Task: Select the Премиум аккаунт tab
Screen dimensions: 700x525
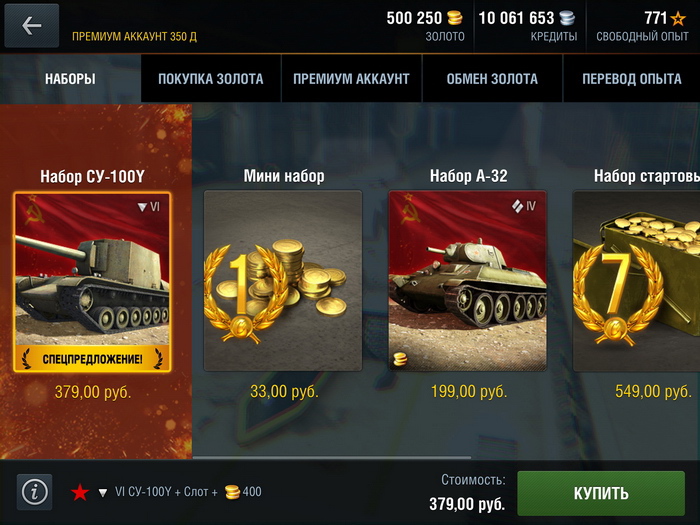Action: click(351, 79)
